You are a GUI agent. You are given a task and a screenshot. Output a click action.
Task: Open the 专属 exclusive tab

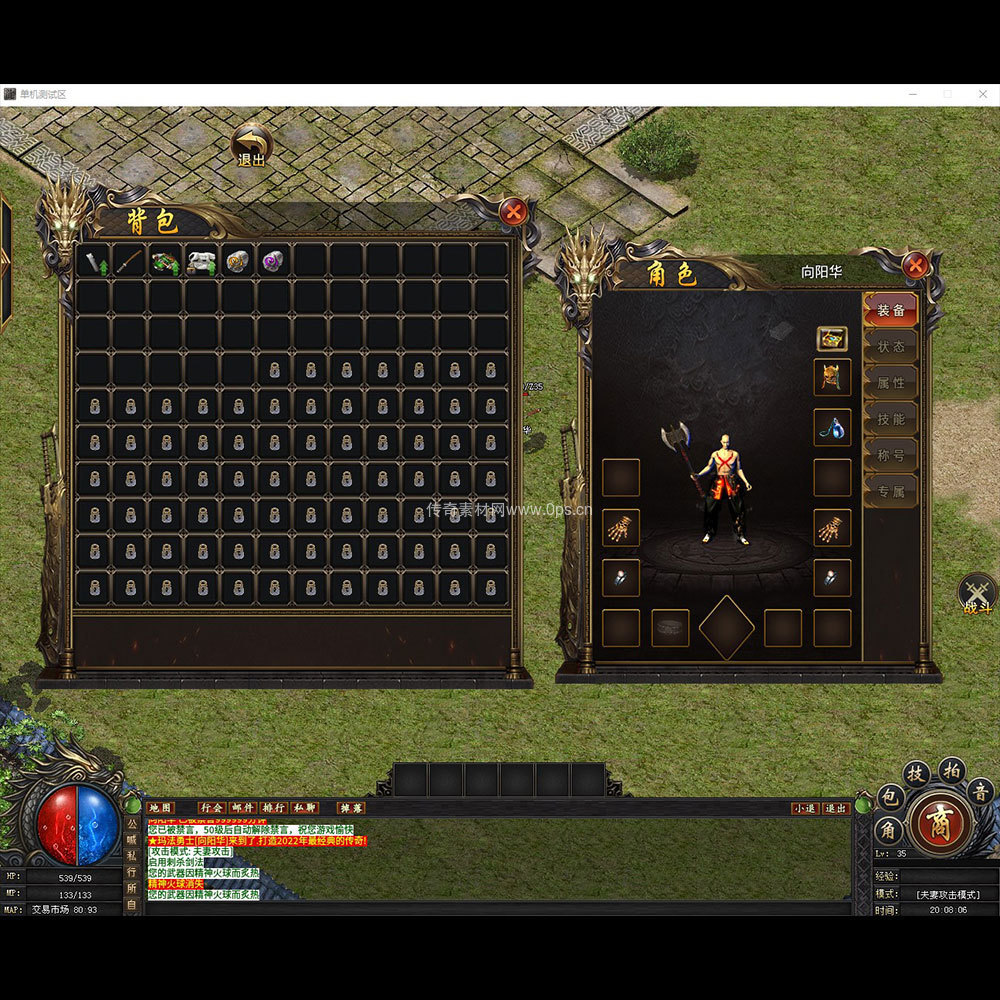[890, 491]
